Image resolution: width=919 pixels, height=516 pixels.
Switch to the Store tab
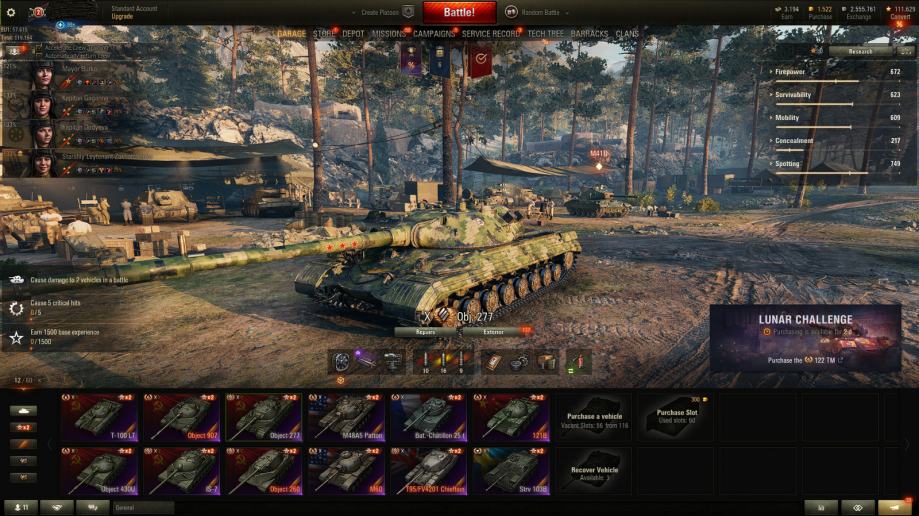click(x=324, y=34)
